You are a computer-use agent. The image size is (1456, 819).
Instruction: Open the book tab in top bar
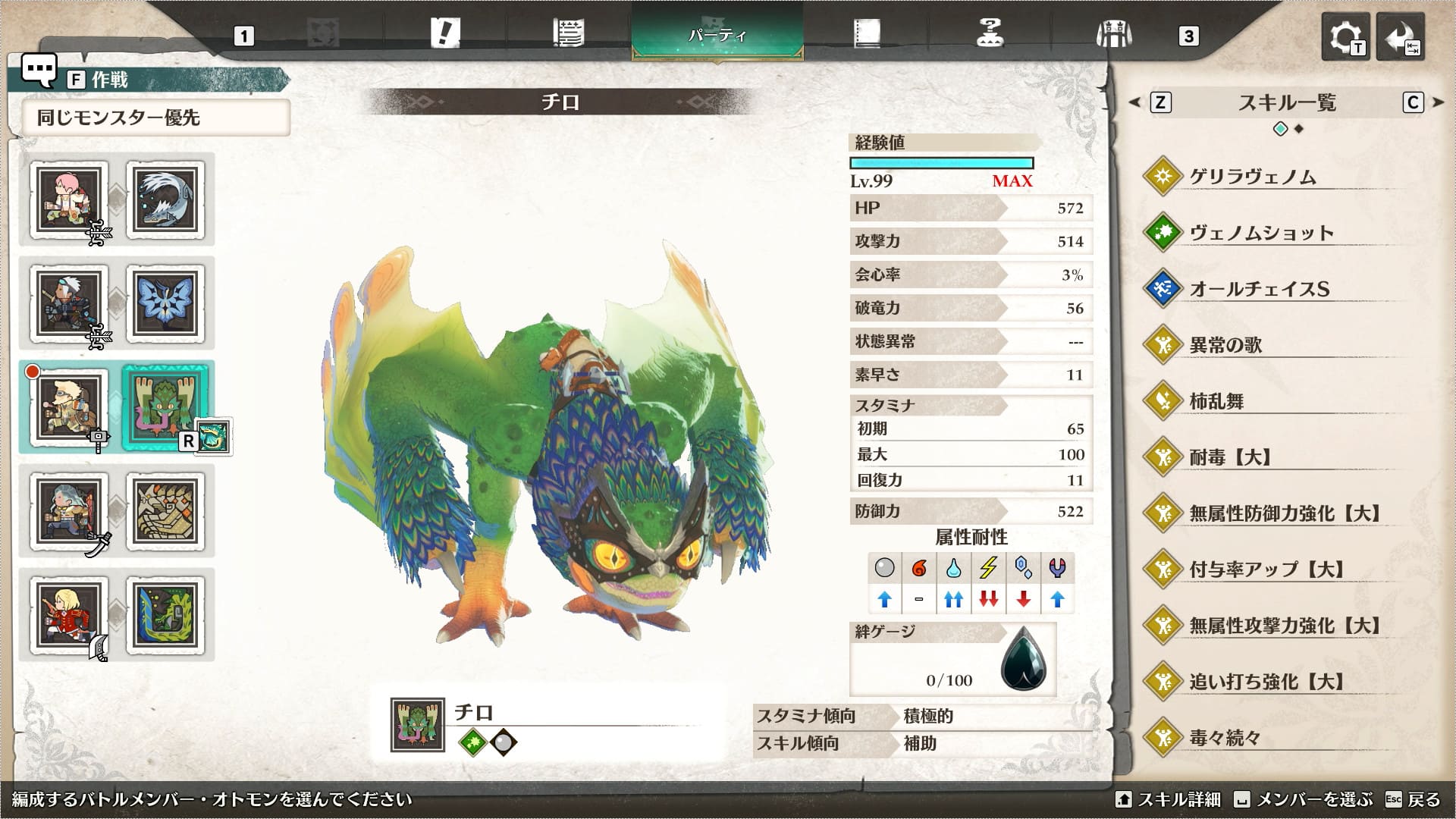click(866, 34)
